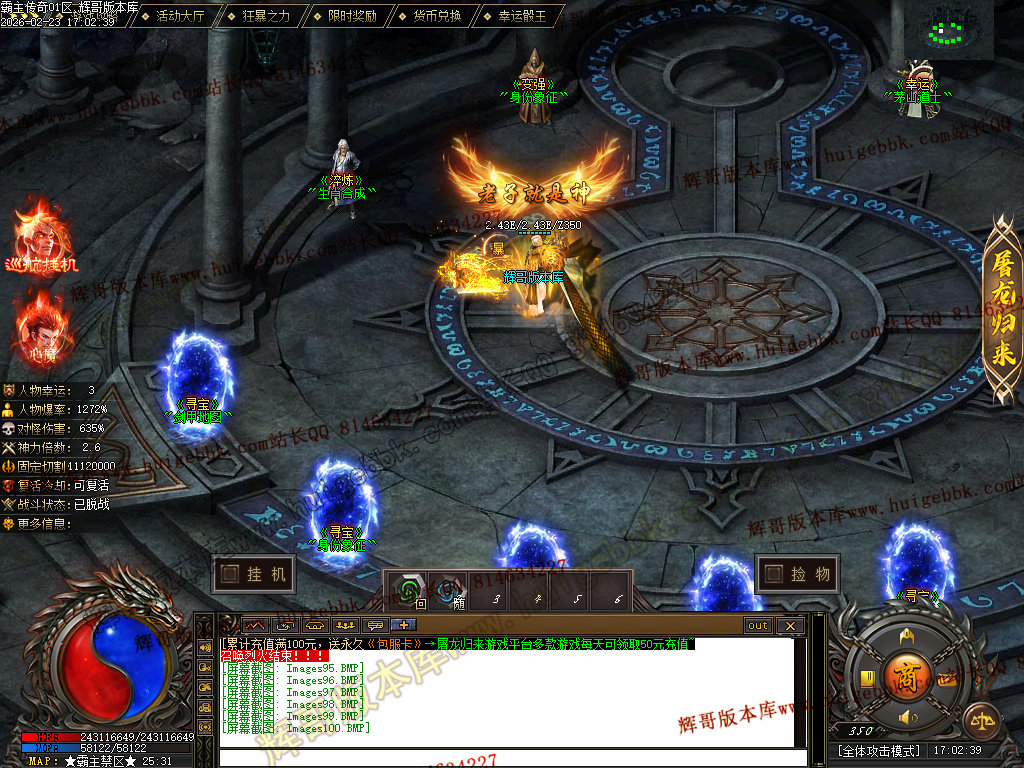Show 更多信息 more character info

click(x=38, y=523)
